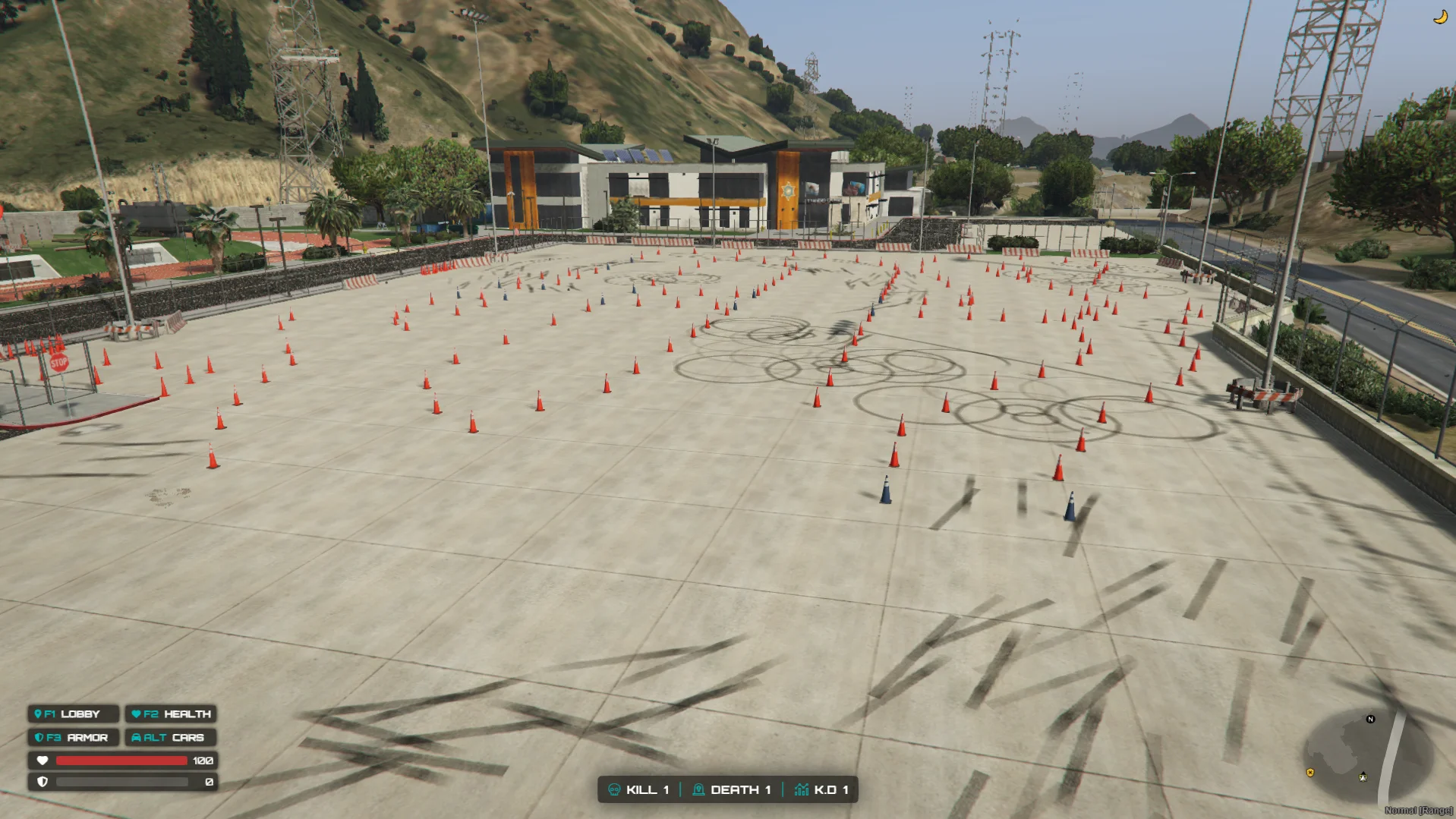
Task: Activate the Armor button
Action: click(73, 737)
